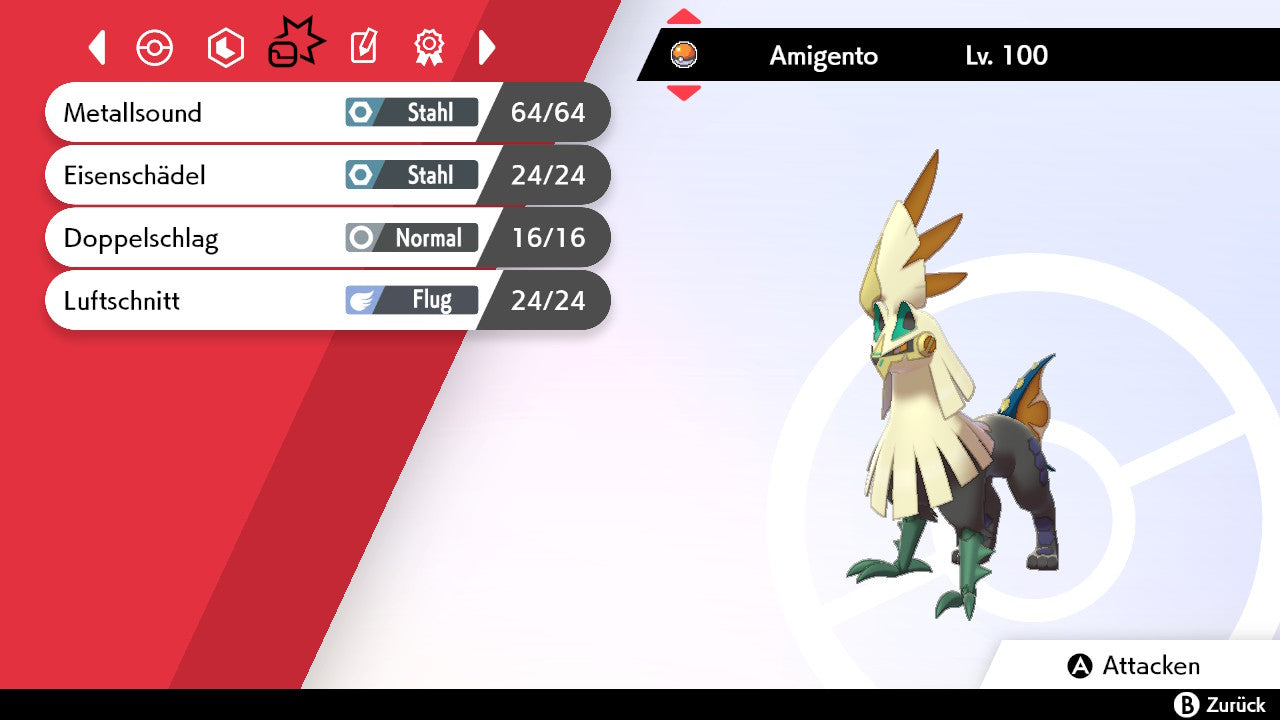Open the ribbons tab
The image size is (1280, 720).
coord(429,47)
